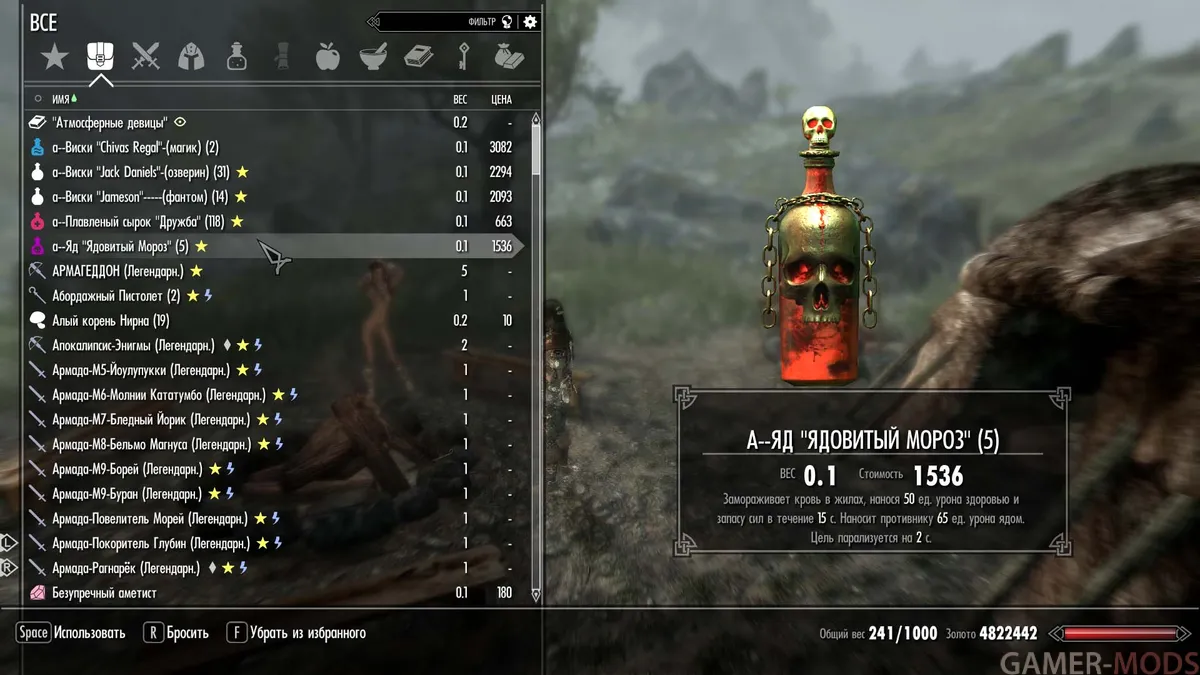Image resolution: width=1200 pixels, height=675 pixels.
Task: Show the keys category tab
Action: (x=464, y=57)
